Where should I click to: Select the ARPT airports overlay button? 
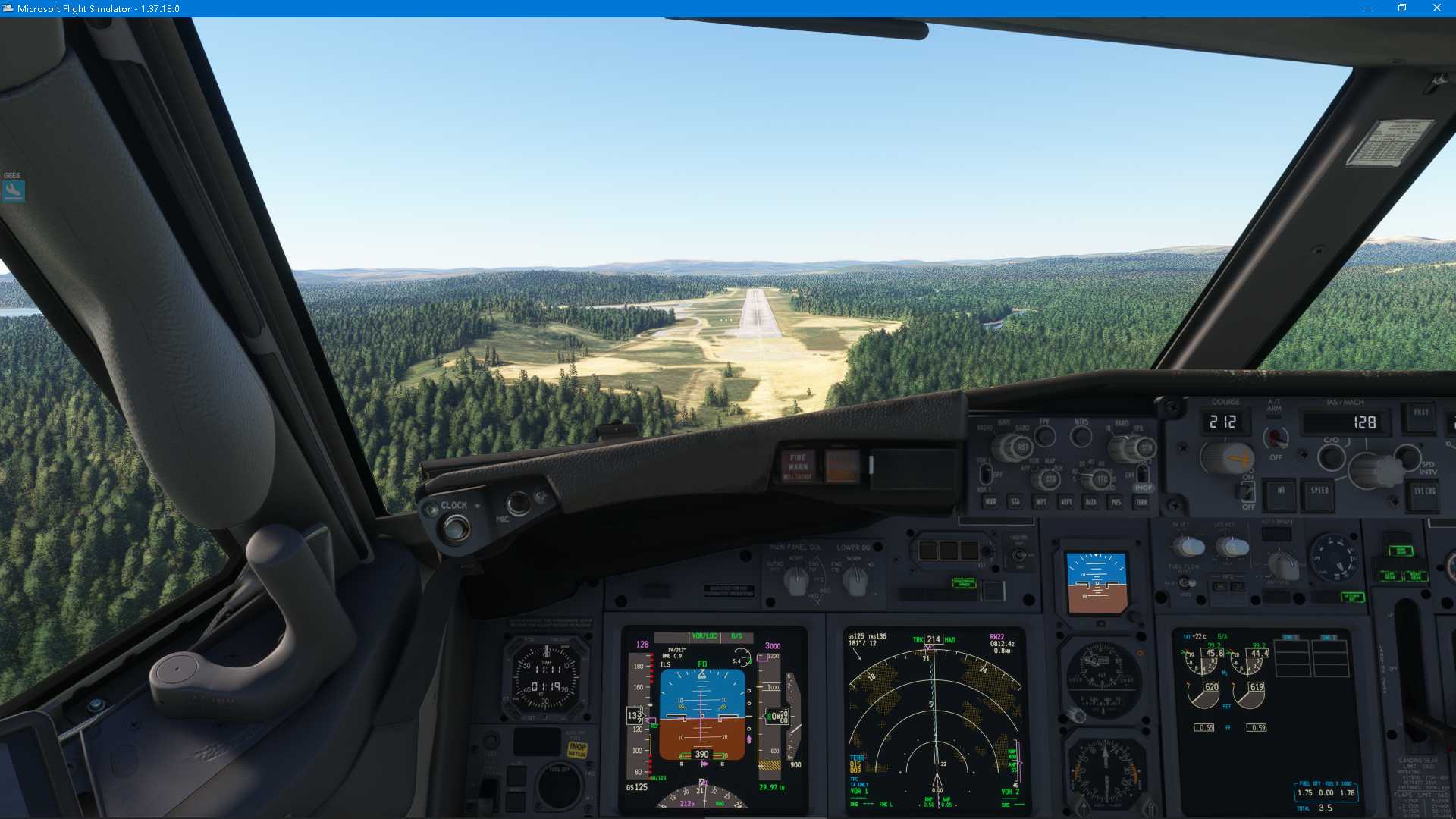1066,502
